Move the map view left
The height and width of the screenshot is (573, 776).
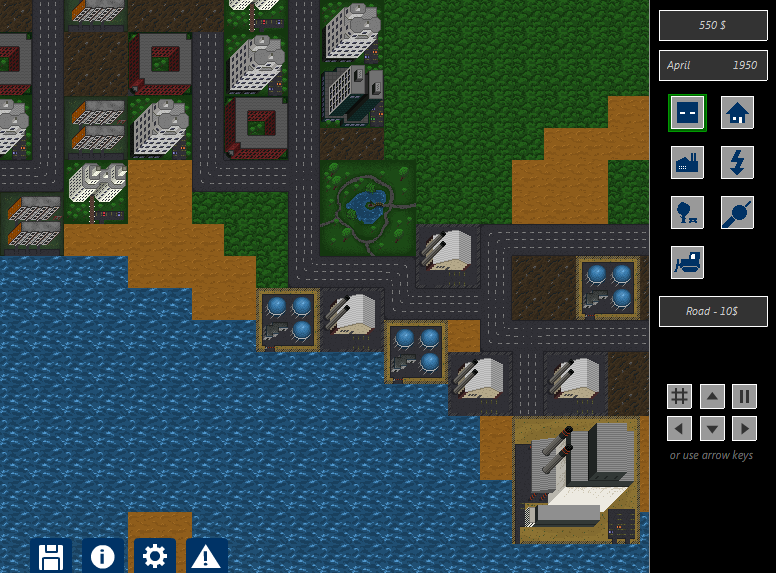click(x=679, y=429)
